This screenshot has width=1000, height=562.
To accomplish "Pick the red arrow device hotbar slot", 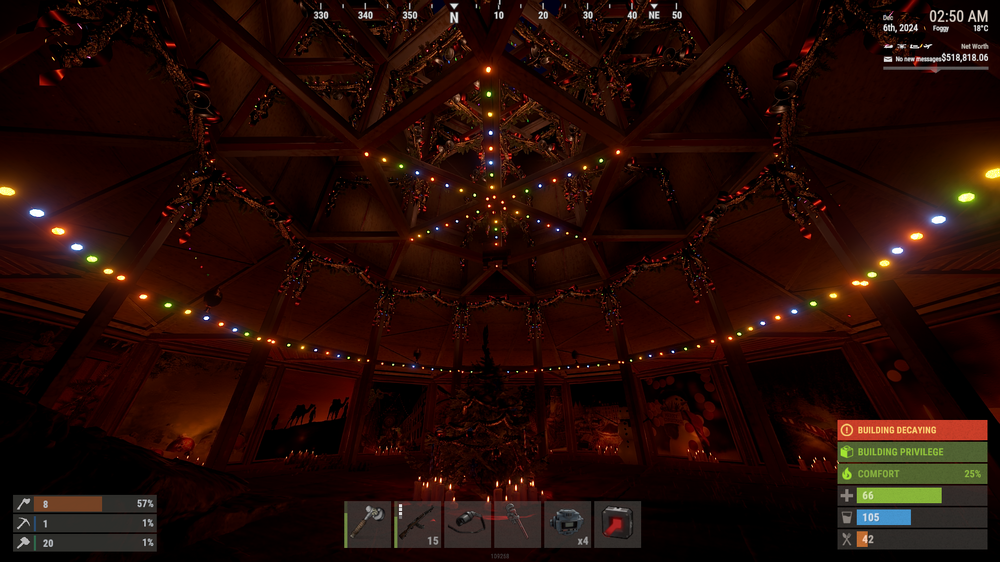I will pyautogui.click(x=618, y=524).
